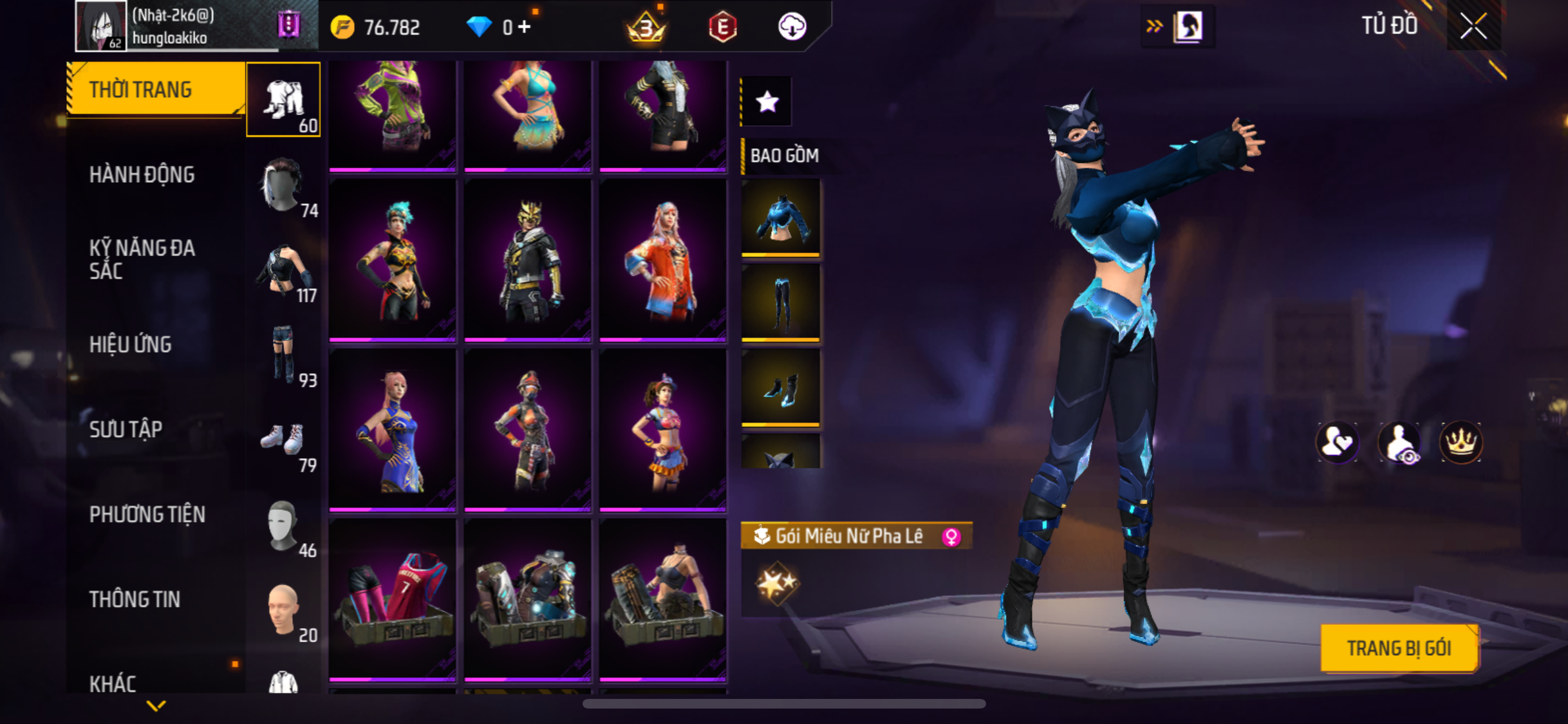The width and height of the screenshot is (1568, 724).
Task: Toggle the star favorite button
Action: click(x=767, y=102)
